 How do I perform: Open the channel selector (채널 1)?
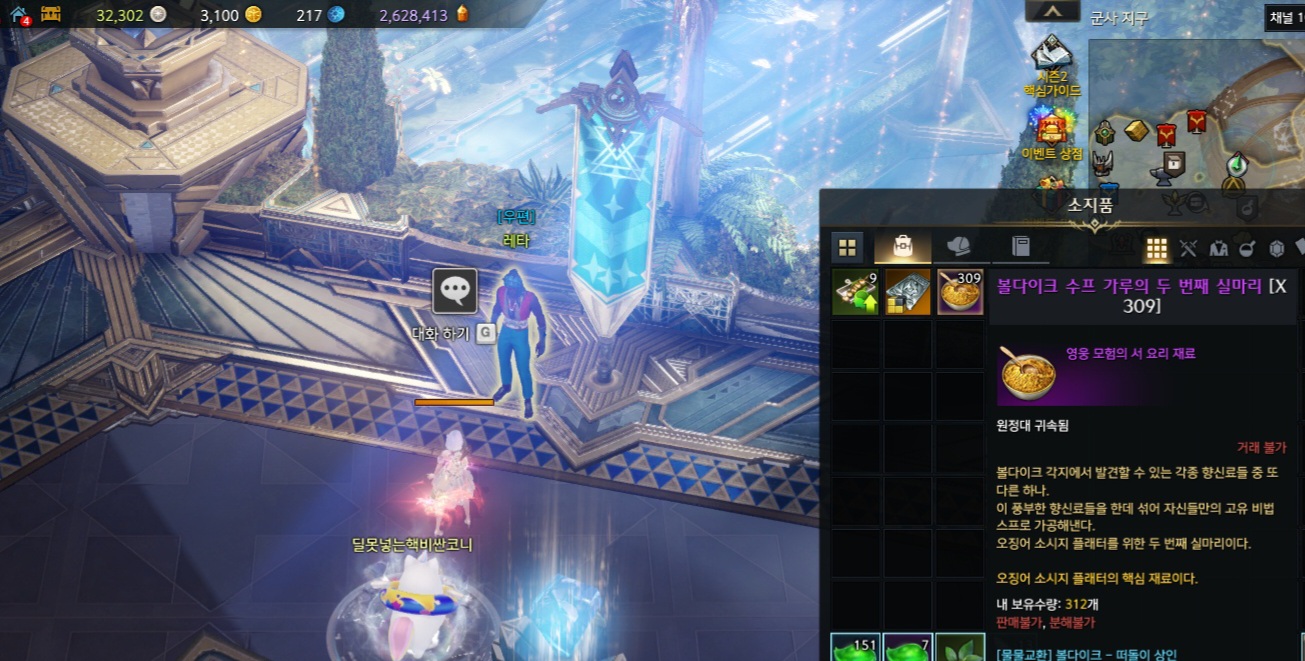click(1285, 16)
